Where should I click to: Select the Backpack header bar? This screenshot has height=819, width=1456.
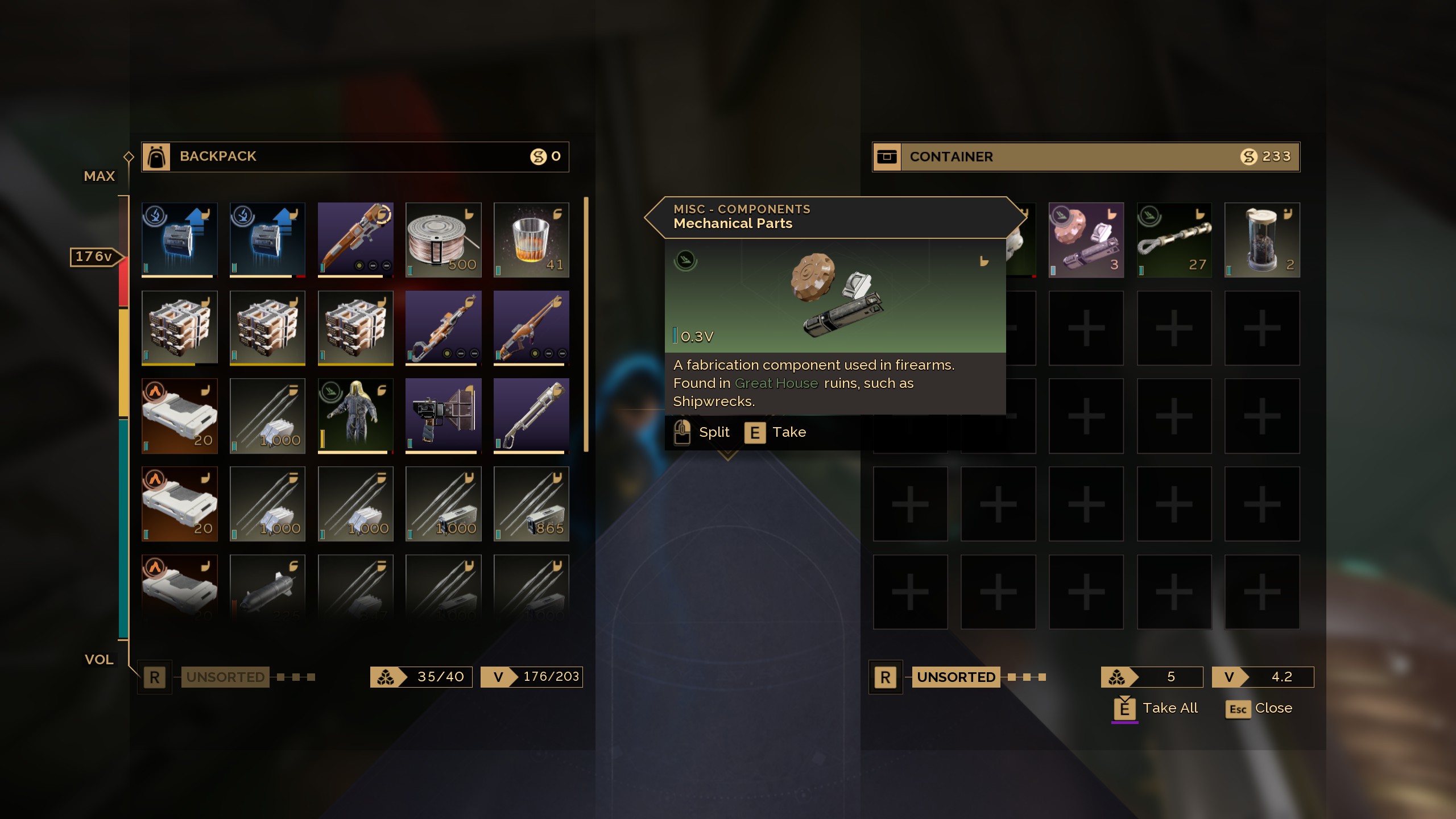tap(355, 156)
